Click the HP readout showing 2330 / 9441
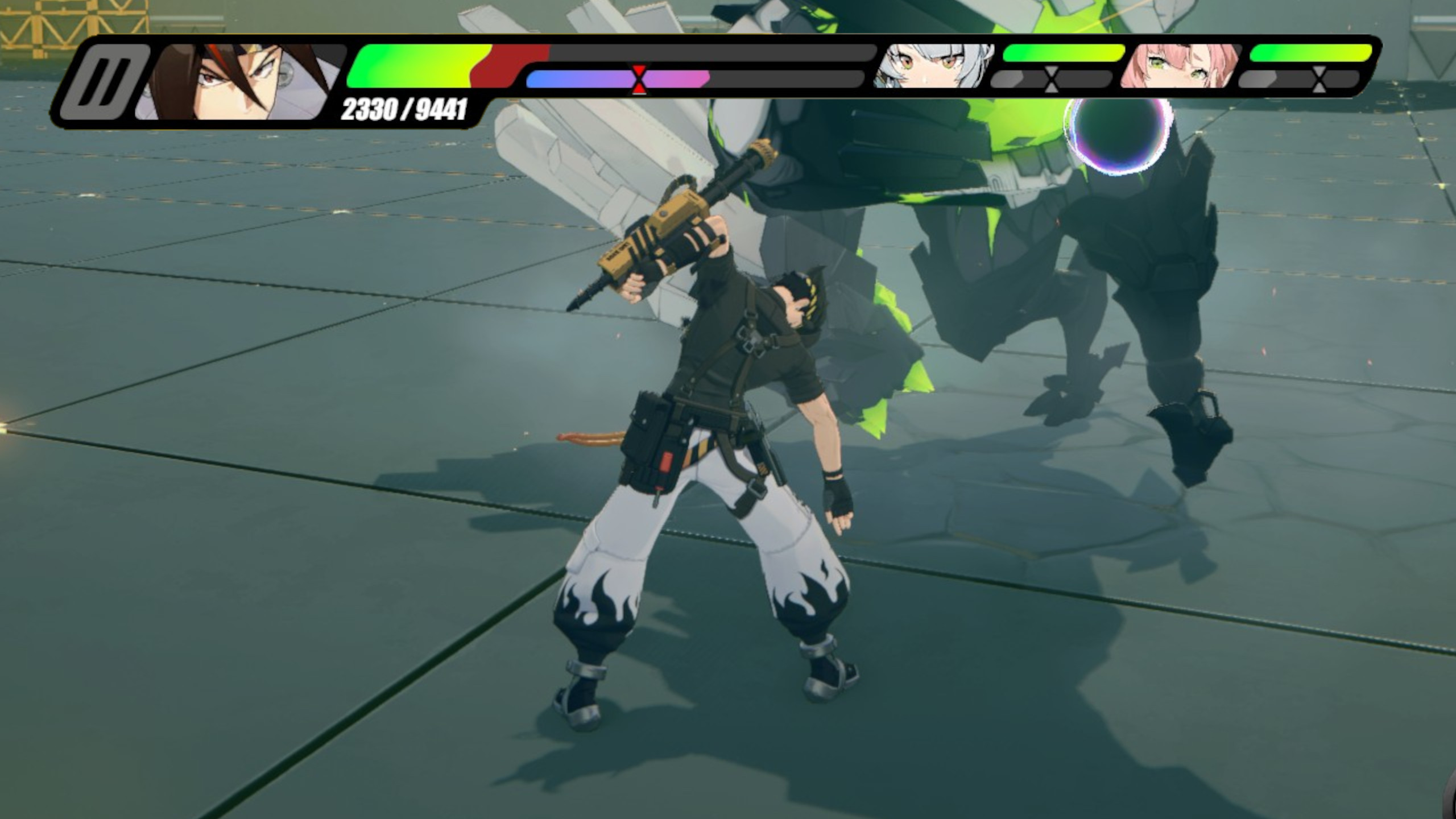This screenshot has height=819, width=1456. 404,109
